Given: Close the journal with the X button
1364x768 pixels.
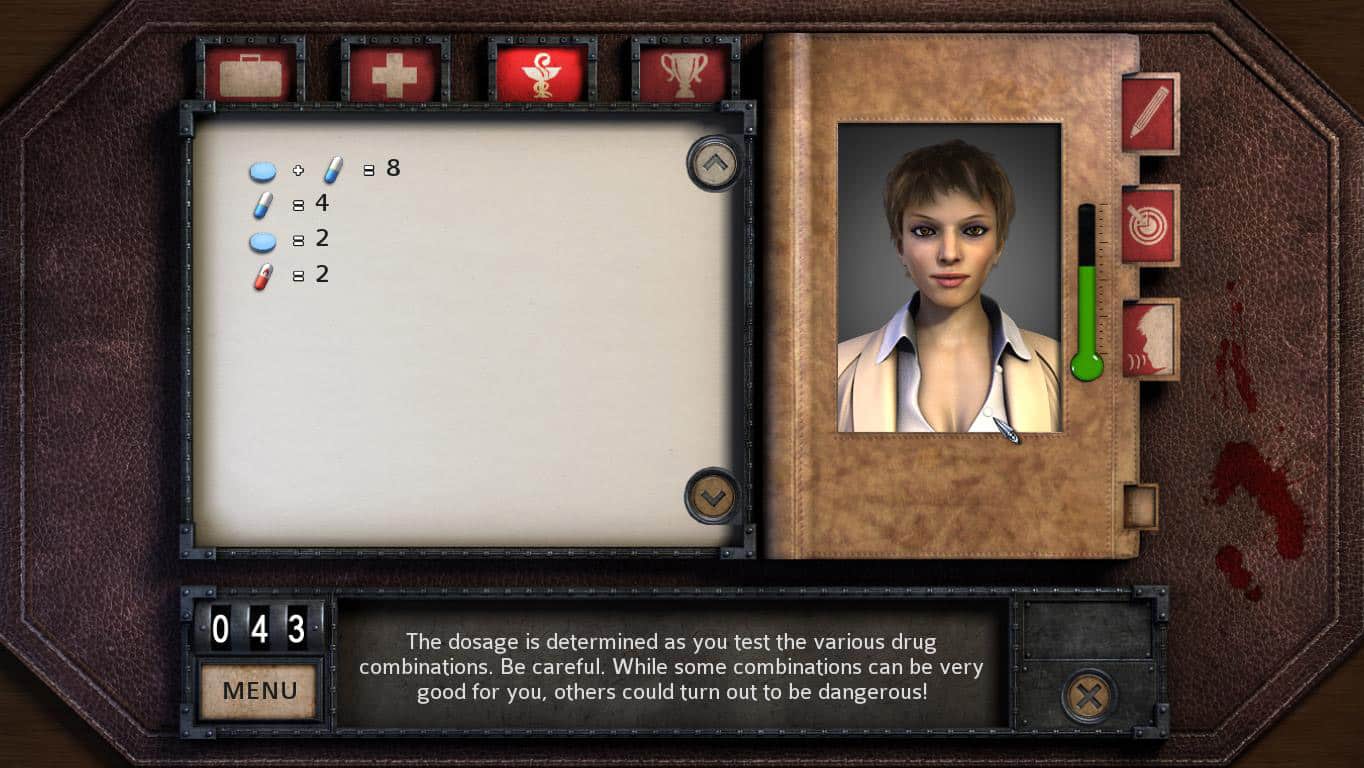Looking at the screenshot, I should coord(1089,696).
